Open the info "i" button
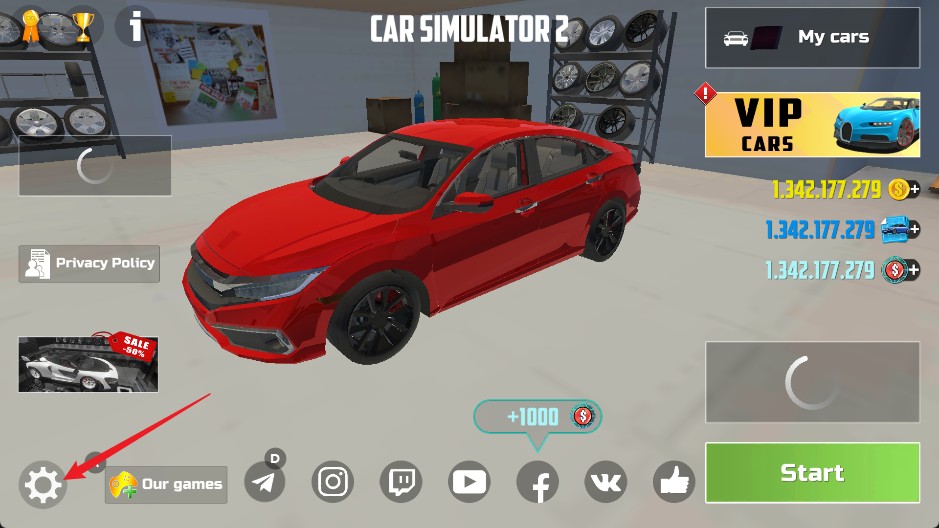Viewport: 939px width, 528px height. click(135, 26)
